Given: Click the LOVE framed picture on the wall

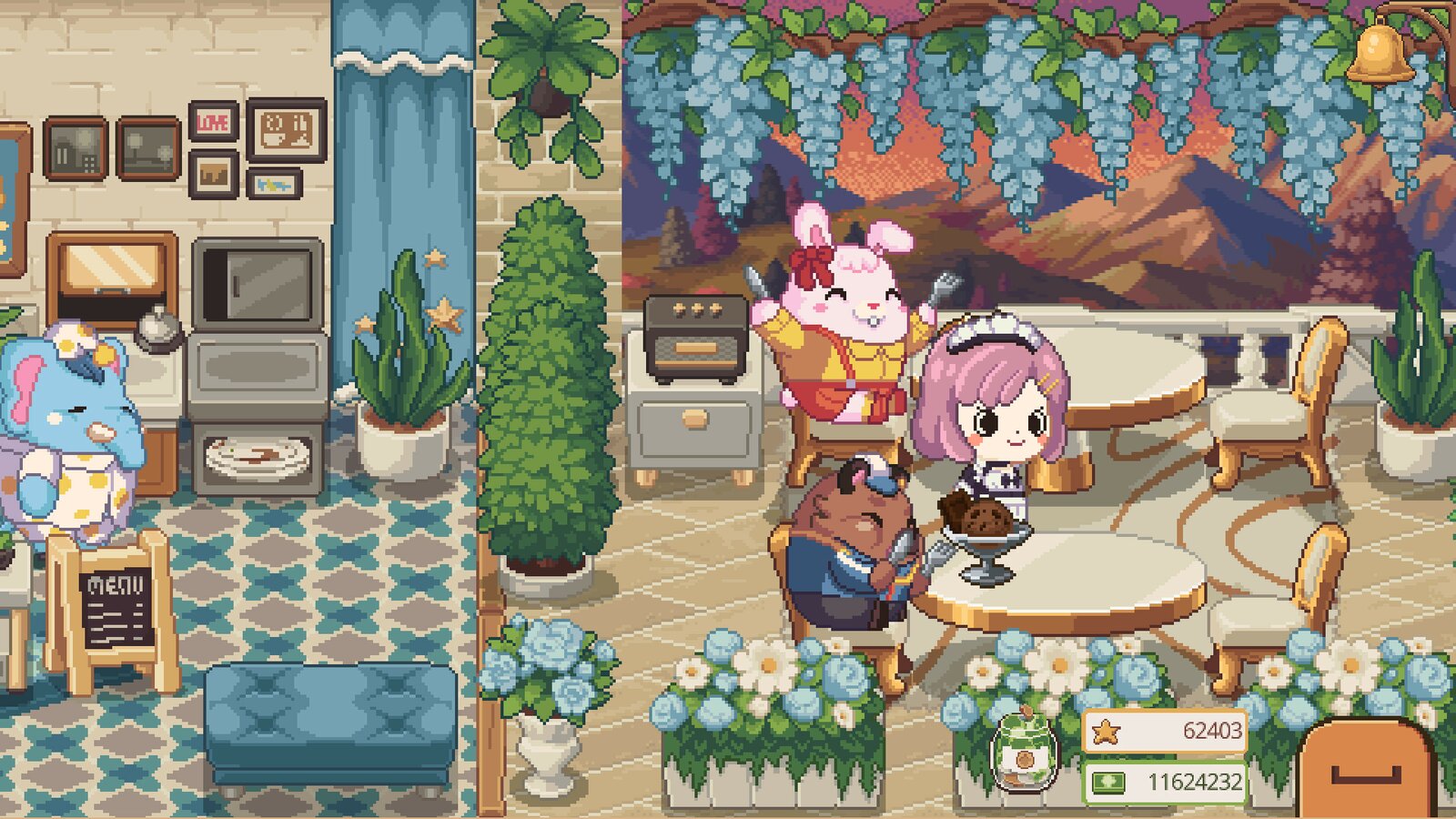Looking at the screenshot, I should click(215, 121).
